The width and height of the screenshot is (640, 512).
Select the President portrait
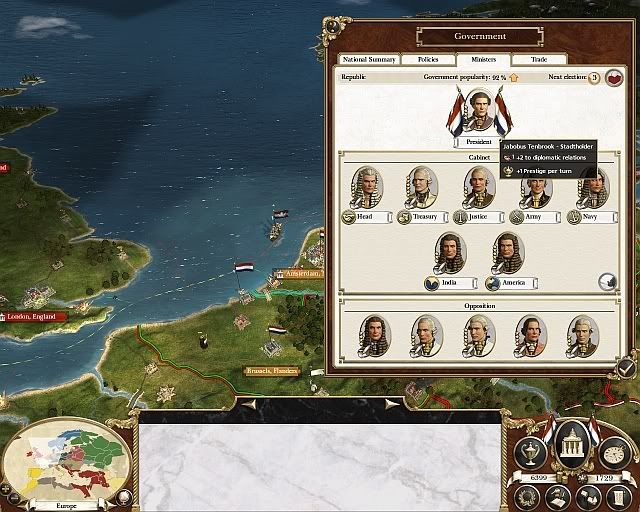[x=480, y=112]
